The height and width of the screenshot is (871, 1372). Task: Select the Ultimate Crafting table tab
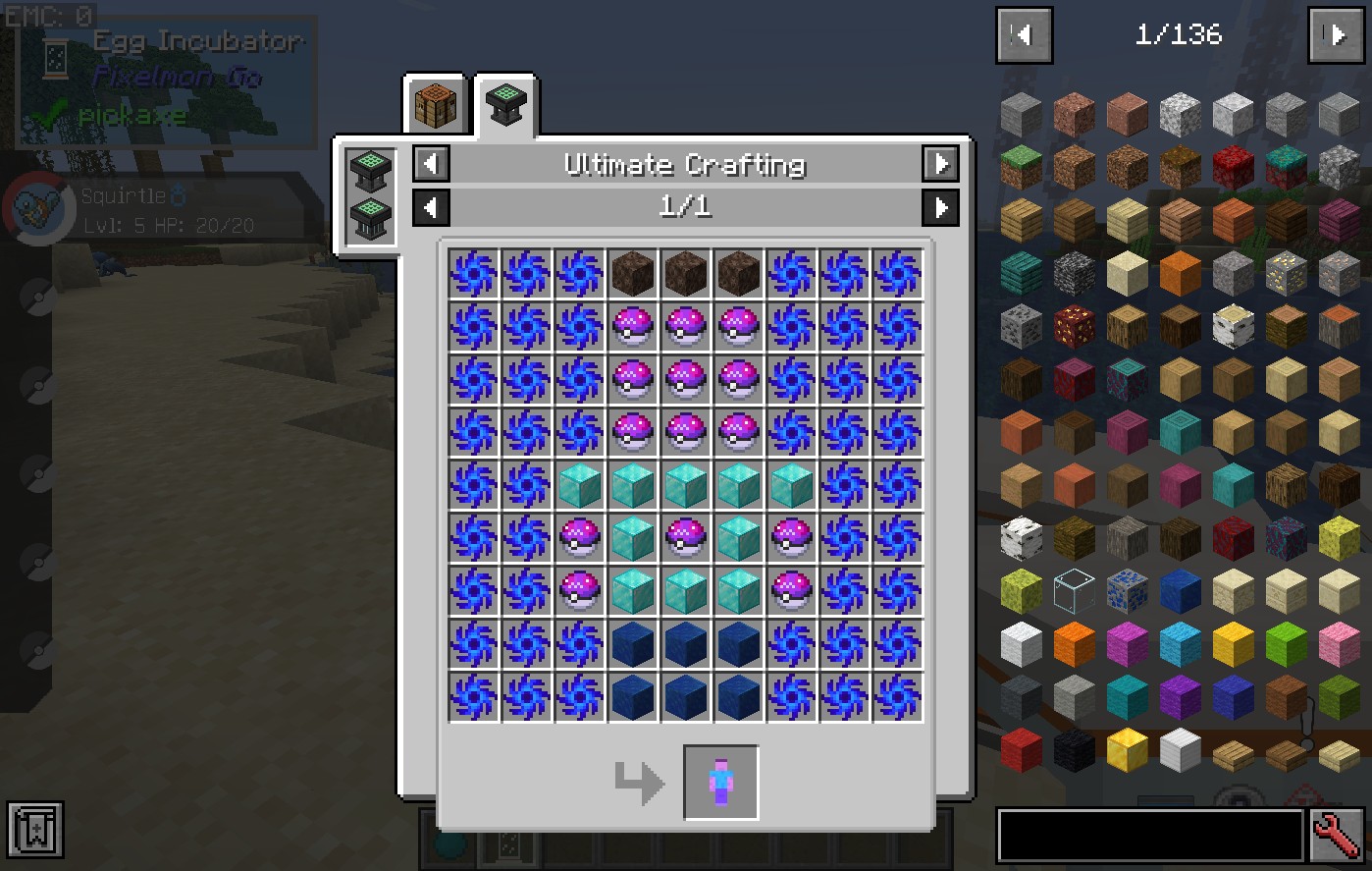click(x=506, y=104)
